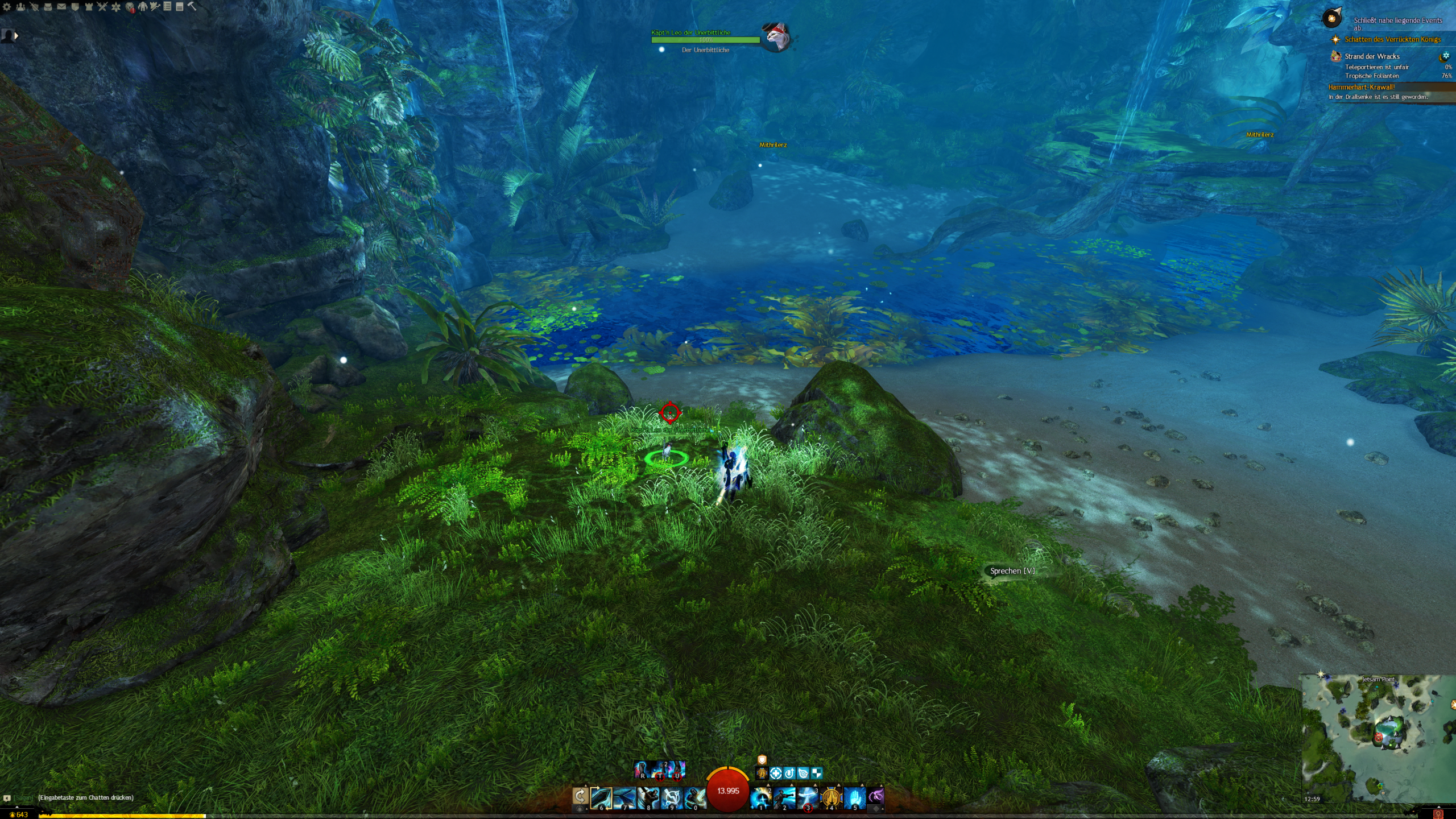Click the chat input field

tap(85, 797)
